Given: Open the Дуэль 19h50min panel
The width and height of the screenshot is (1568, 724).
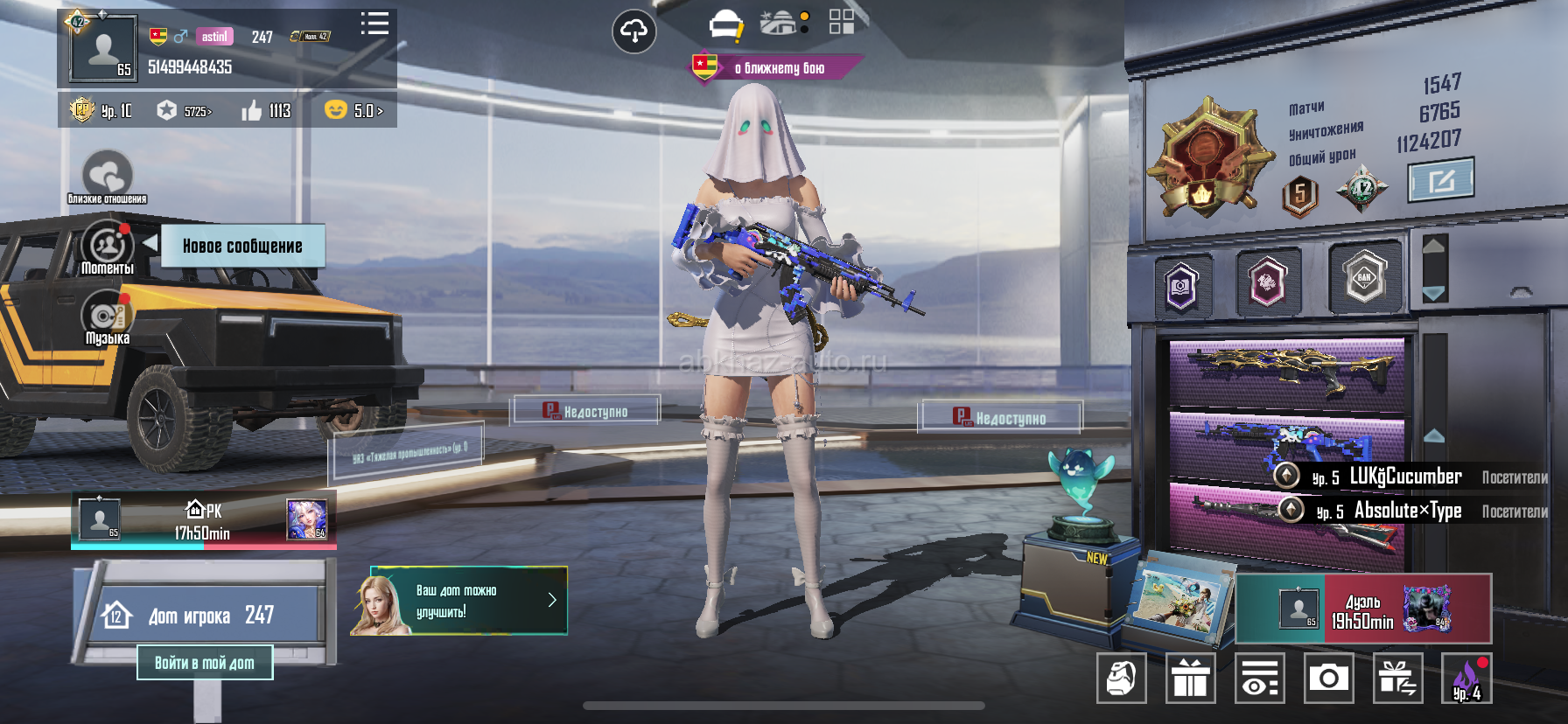Looking at the screenshot, I should click(1363, 609).
